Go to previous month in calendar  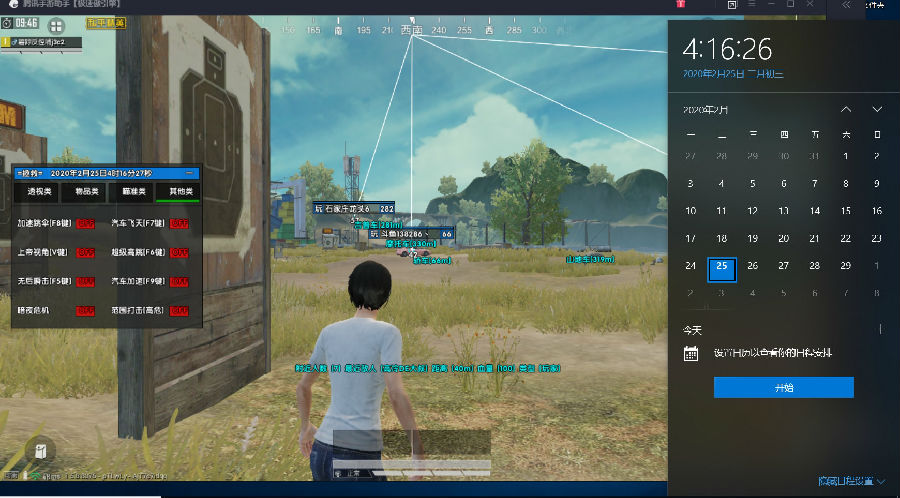(x=846, y=109)
